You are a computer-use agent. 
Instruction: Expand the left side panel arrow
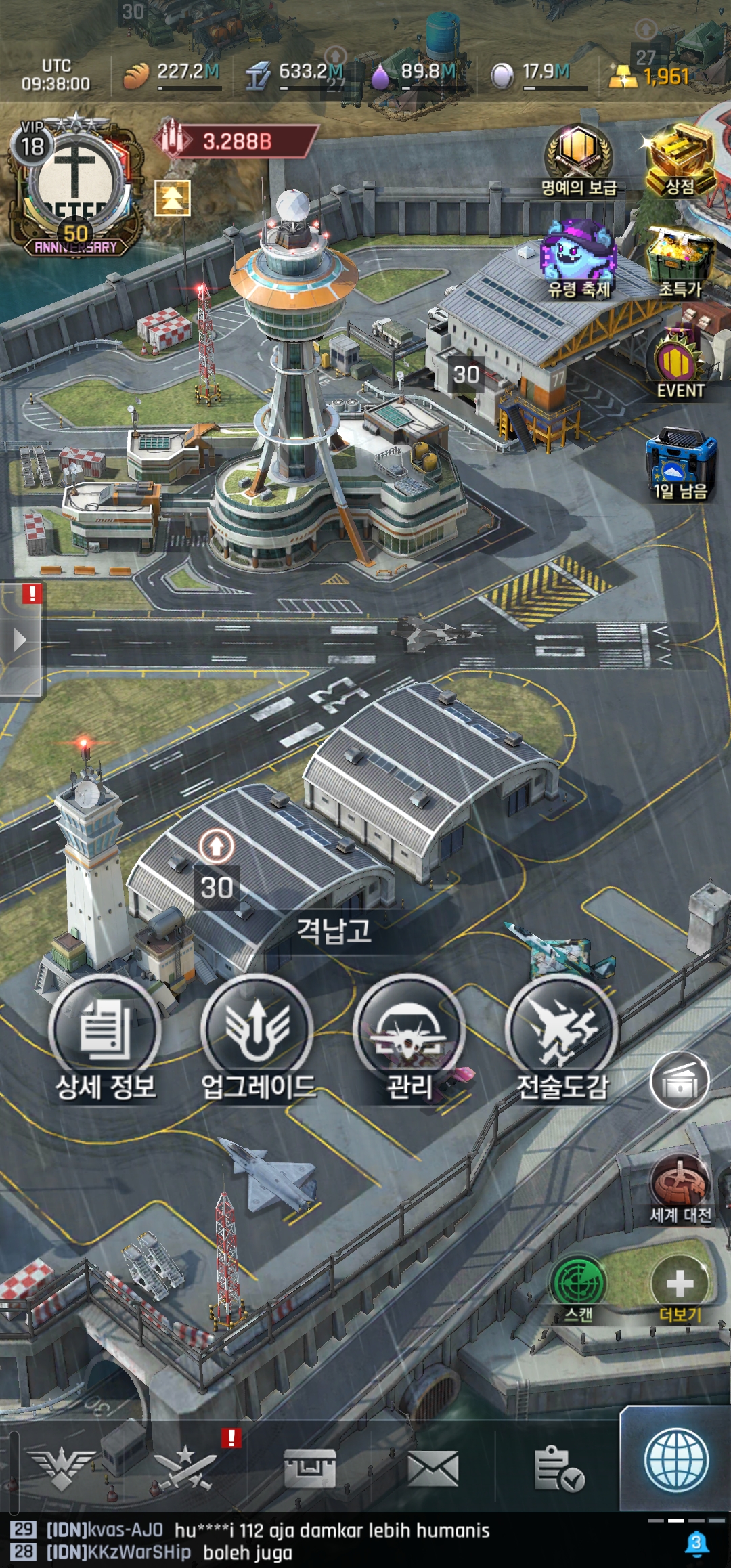click(20, 640)
